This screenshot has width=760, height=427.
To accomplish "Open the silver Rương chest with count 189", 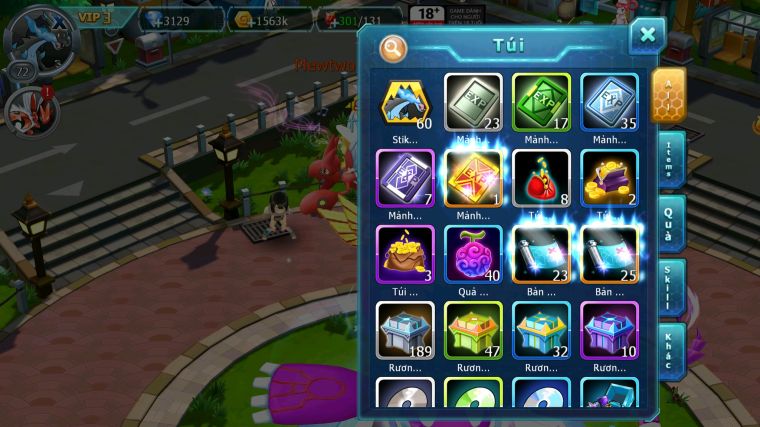I will (405, 330).
